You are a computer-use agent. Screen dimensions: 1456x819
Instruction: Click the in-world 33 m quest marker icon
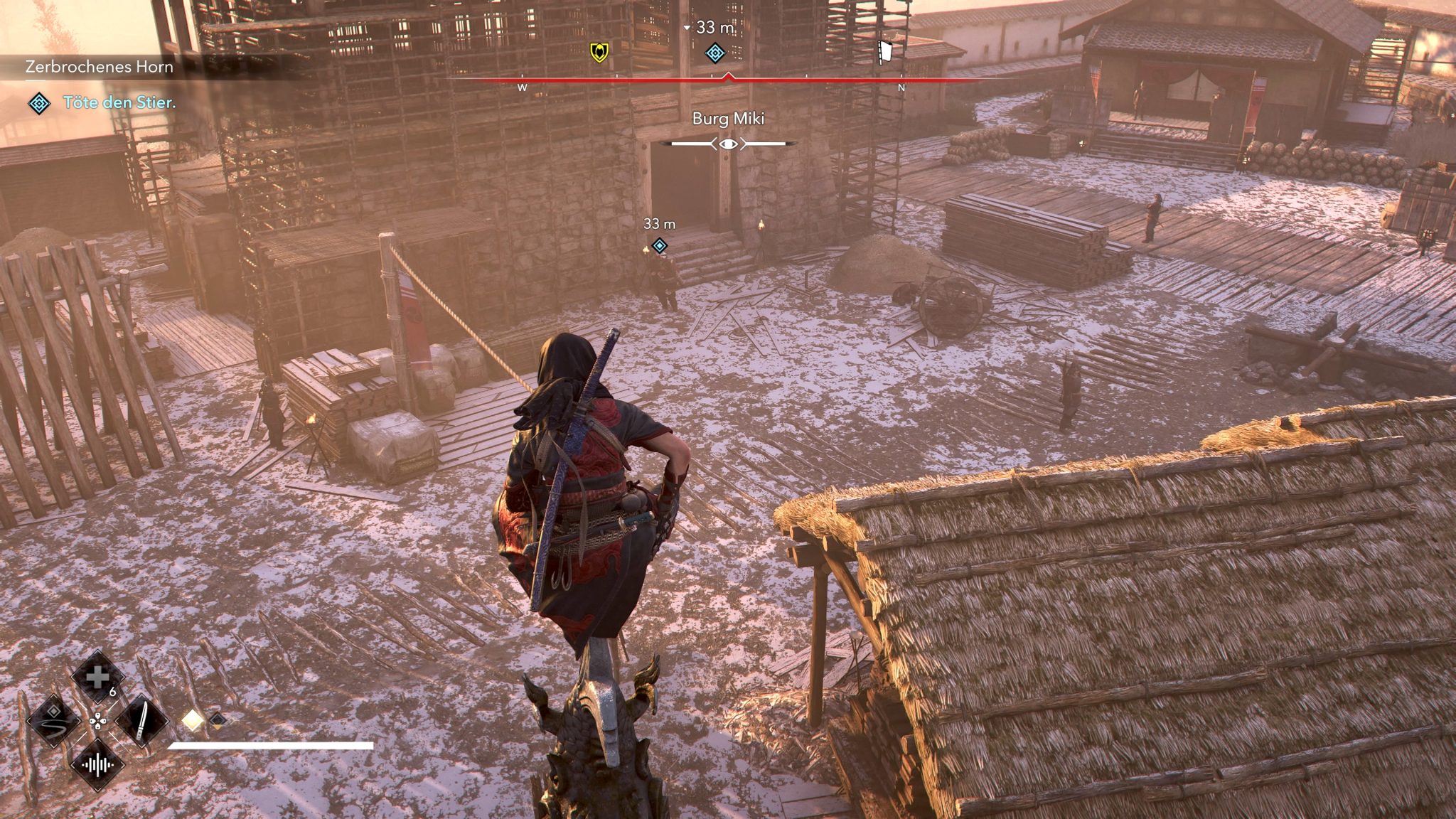(658, 246)
